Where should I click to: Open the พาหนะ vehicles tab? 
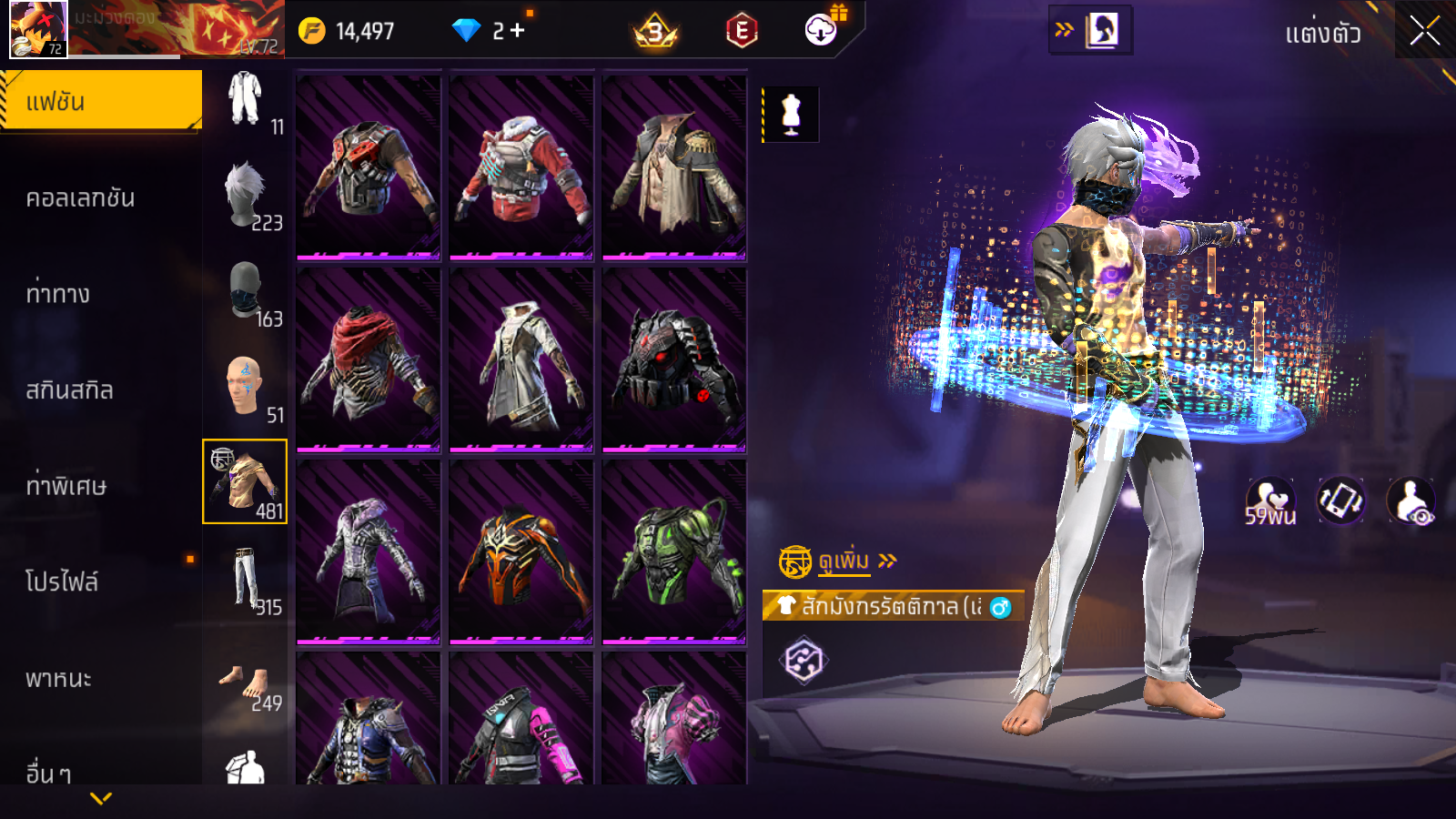(58, 679)
